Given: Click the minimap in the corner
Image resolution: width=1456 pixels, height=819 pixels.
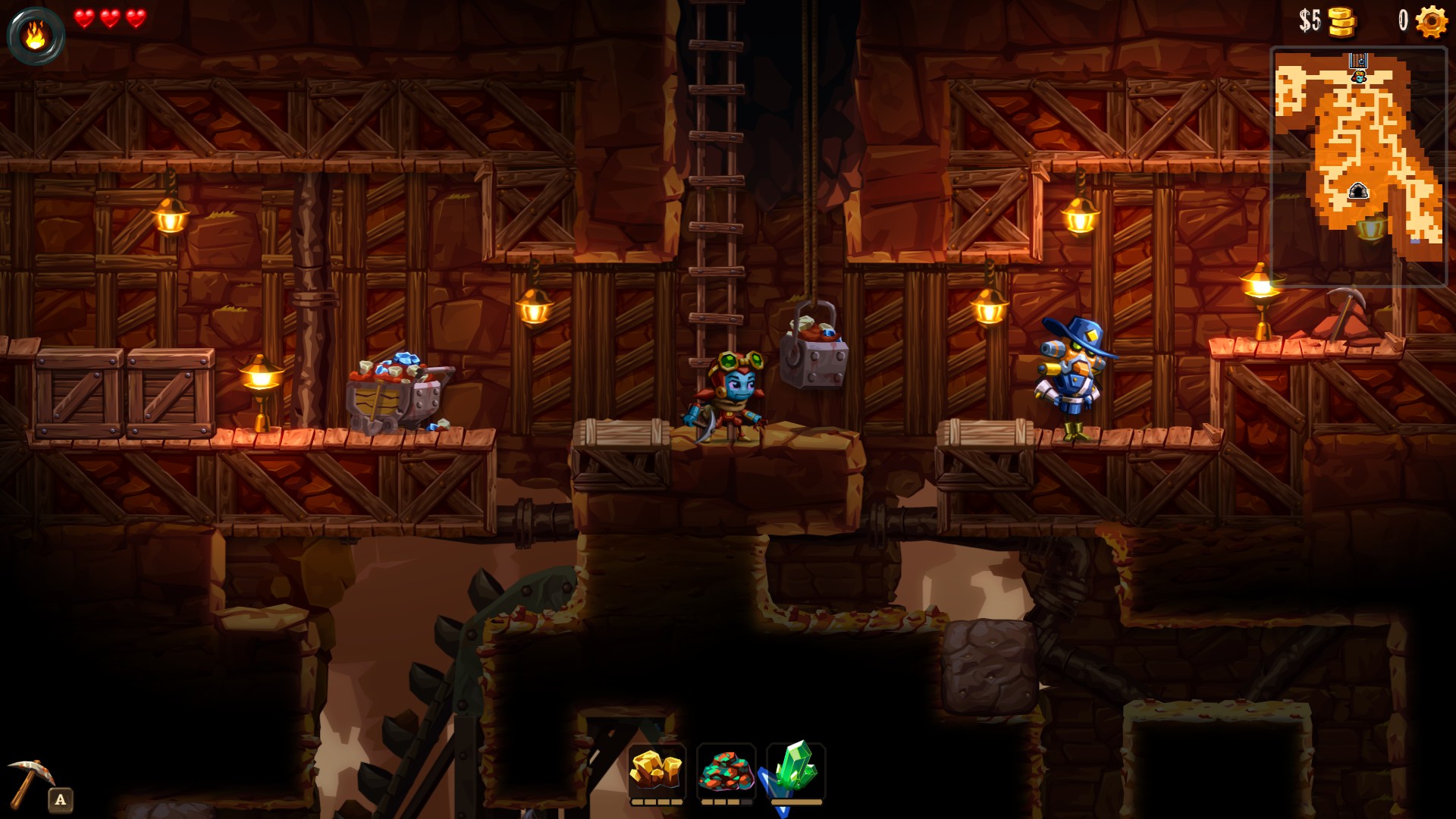Looking at the screenshot, I should click(1358, 166).
